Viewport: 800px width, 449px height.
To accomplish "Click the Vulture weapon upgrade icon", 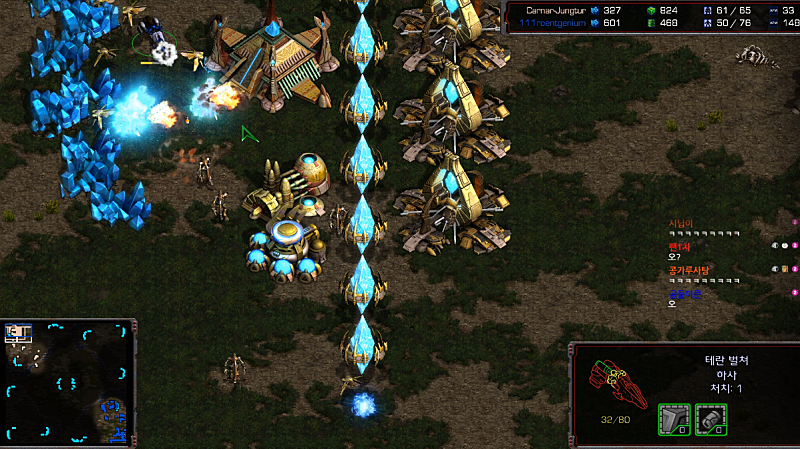I will (x=710, y=420).
